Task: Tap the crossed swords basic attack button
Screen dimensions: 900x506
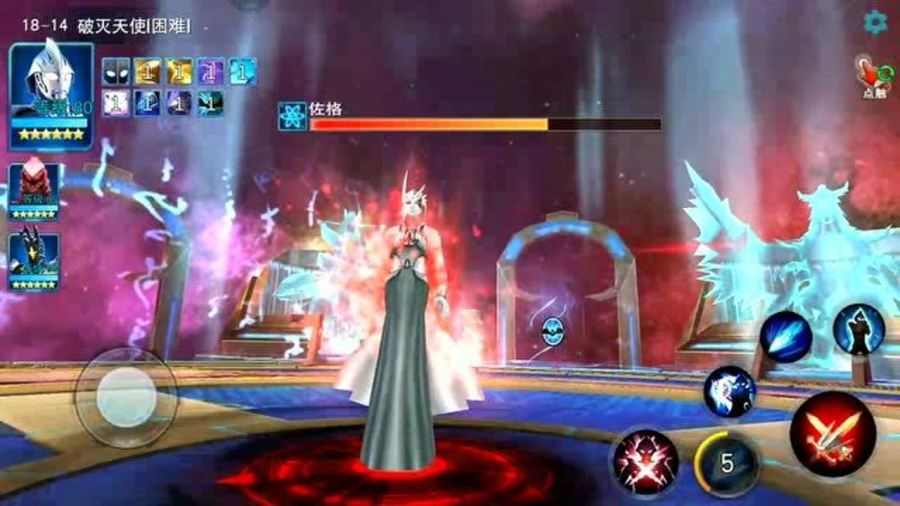Action: (x=833, y=435)
